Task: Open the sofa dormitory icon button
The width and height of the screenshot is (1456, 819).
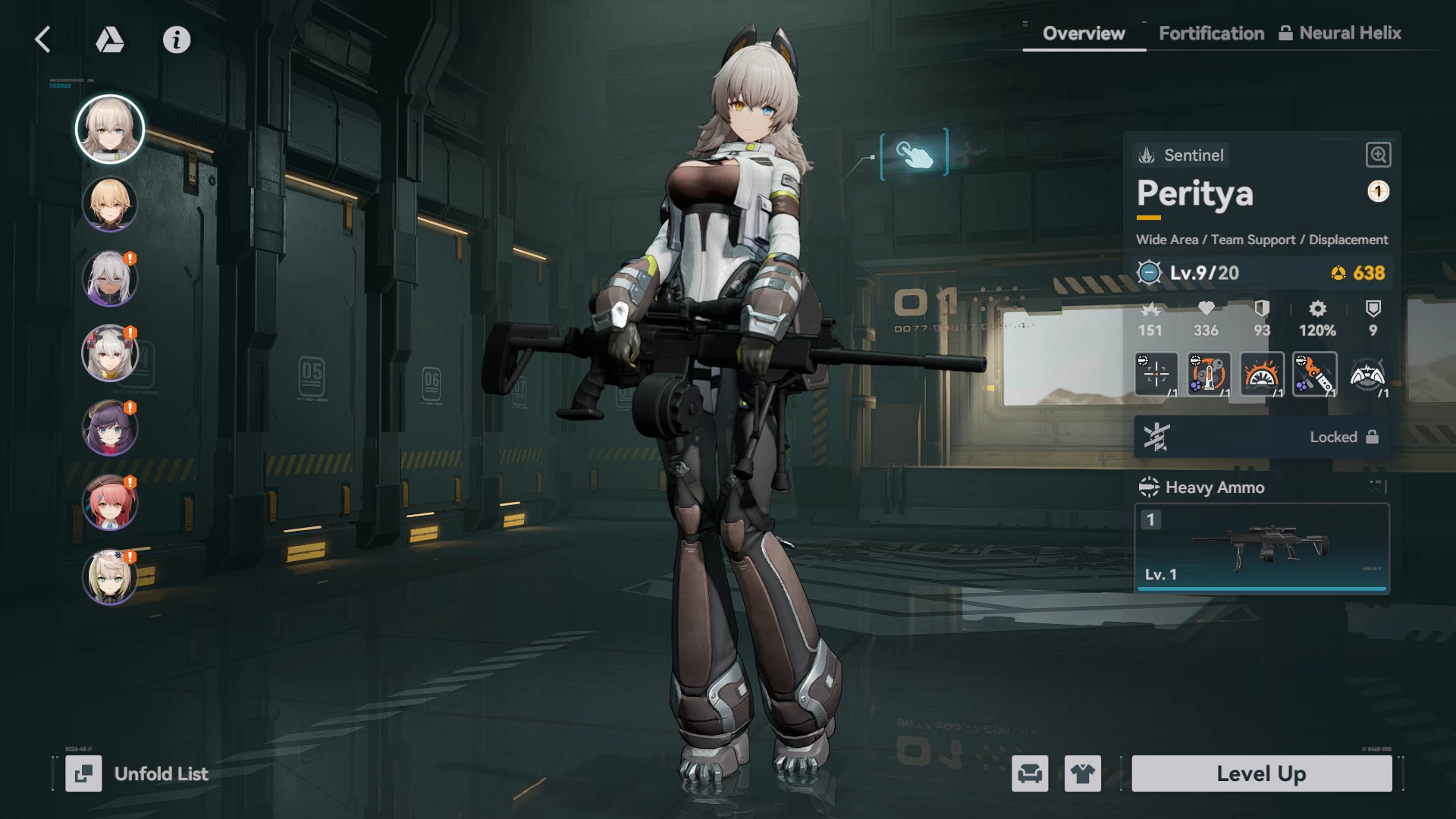Action: [x=1030, y=773]
